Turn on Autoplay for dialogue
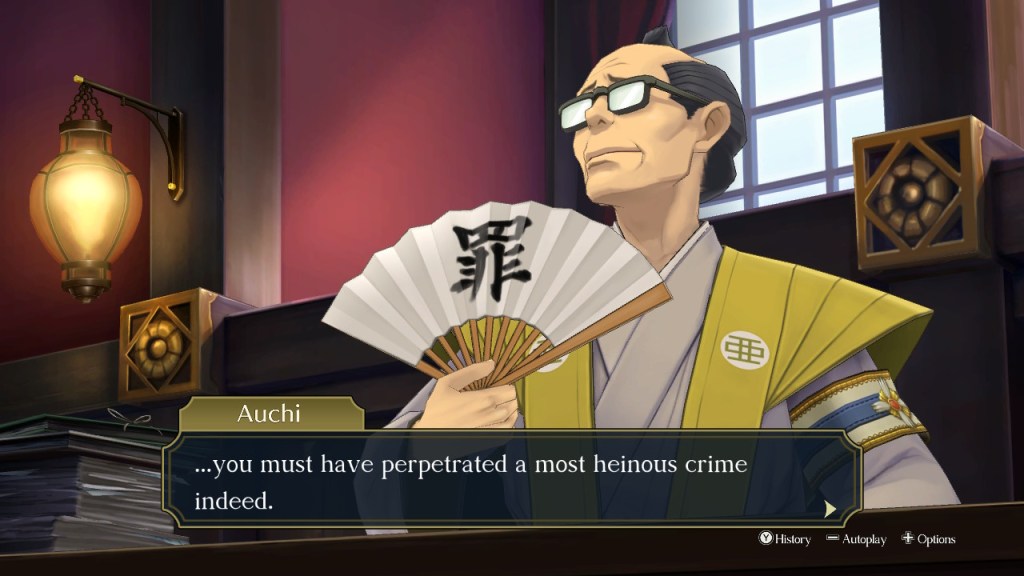1024x576 pixels. pyautogui.click(x=856, y=539)
